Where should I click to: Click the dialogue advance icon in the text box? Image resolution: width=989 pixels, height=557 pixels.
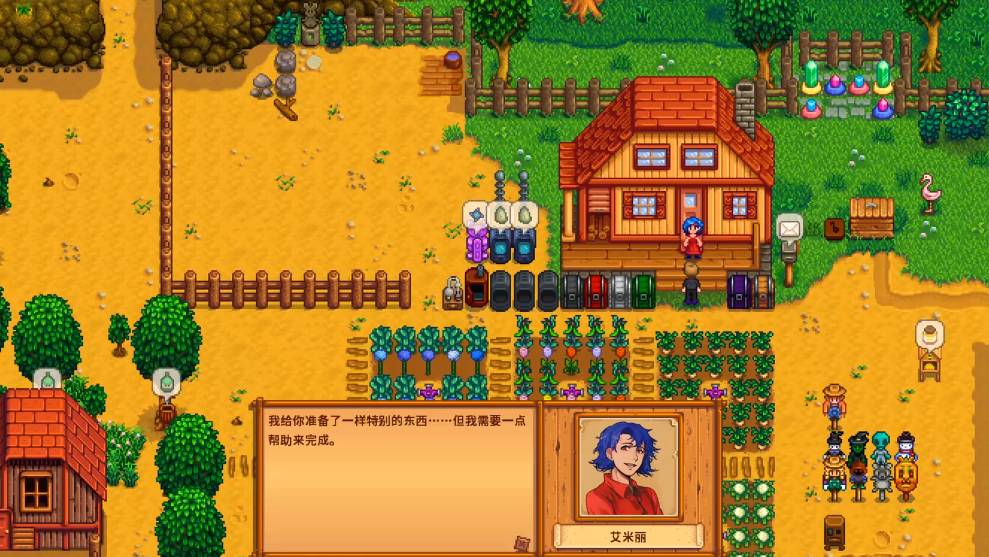pos(521,543)
